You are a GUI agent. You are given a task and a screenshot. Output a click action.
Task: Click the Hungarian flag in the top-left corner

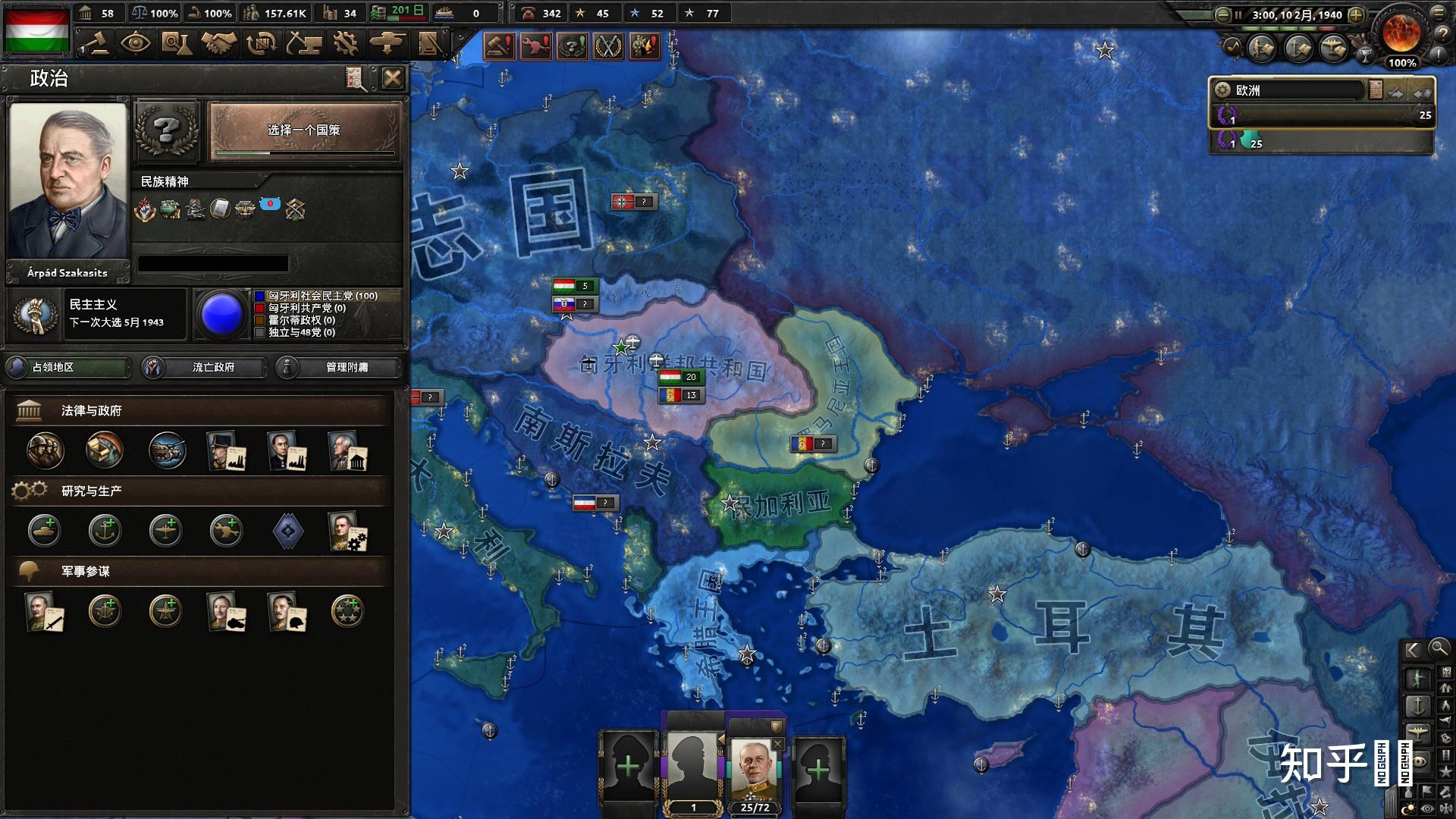tap(37, 30)
